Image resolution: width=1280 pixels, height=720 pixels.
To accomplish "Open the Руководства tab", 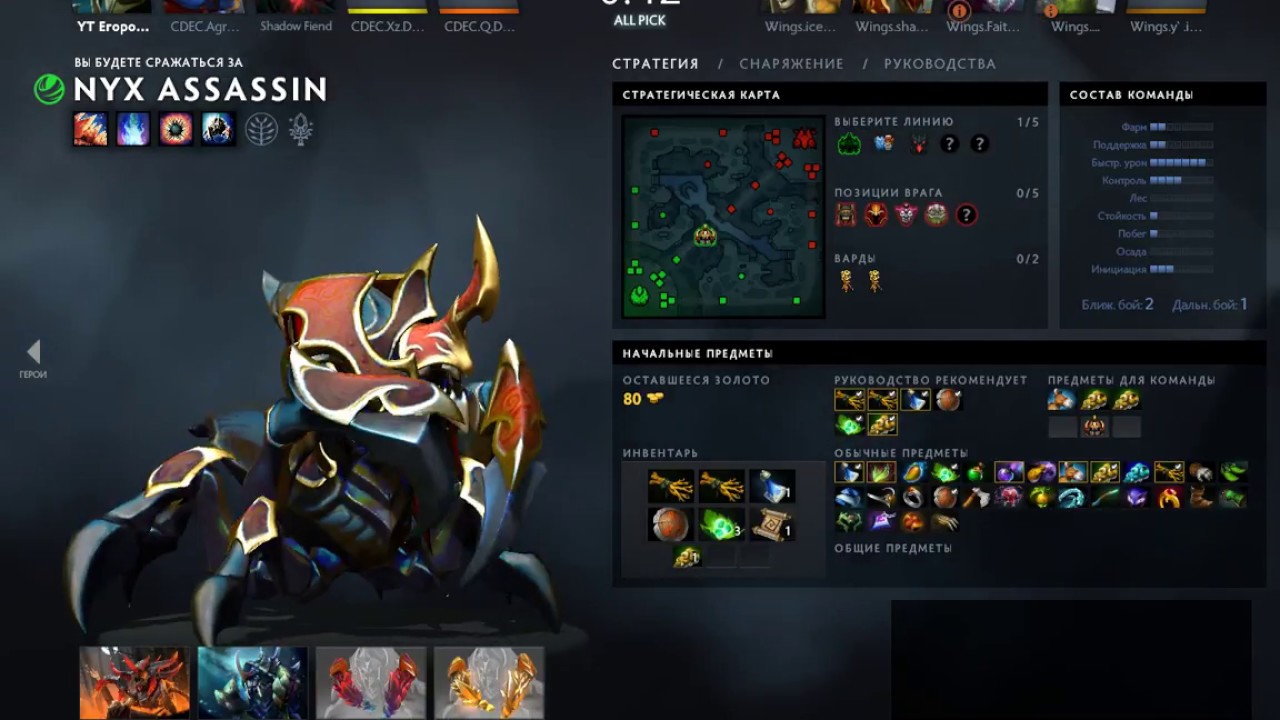I will point(939,64).
